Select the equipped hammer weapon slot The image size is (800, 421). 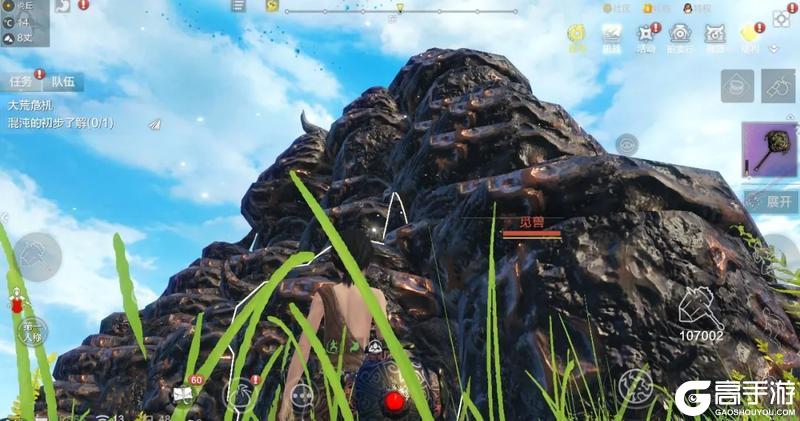768,151
